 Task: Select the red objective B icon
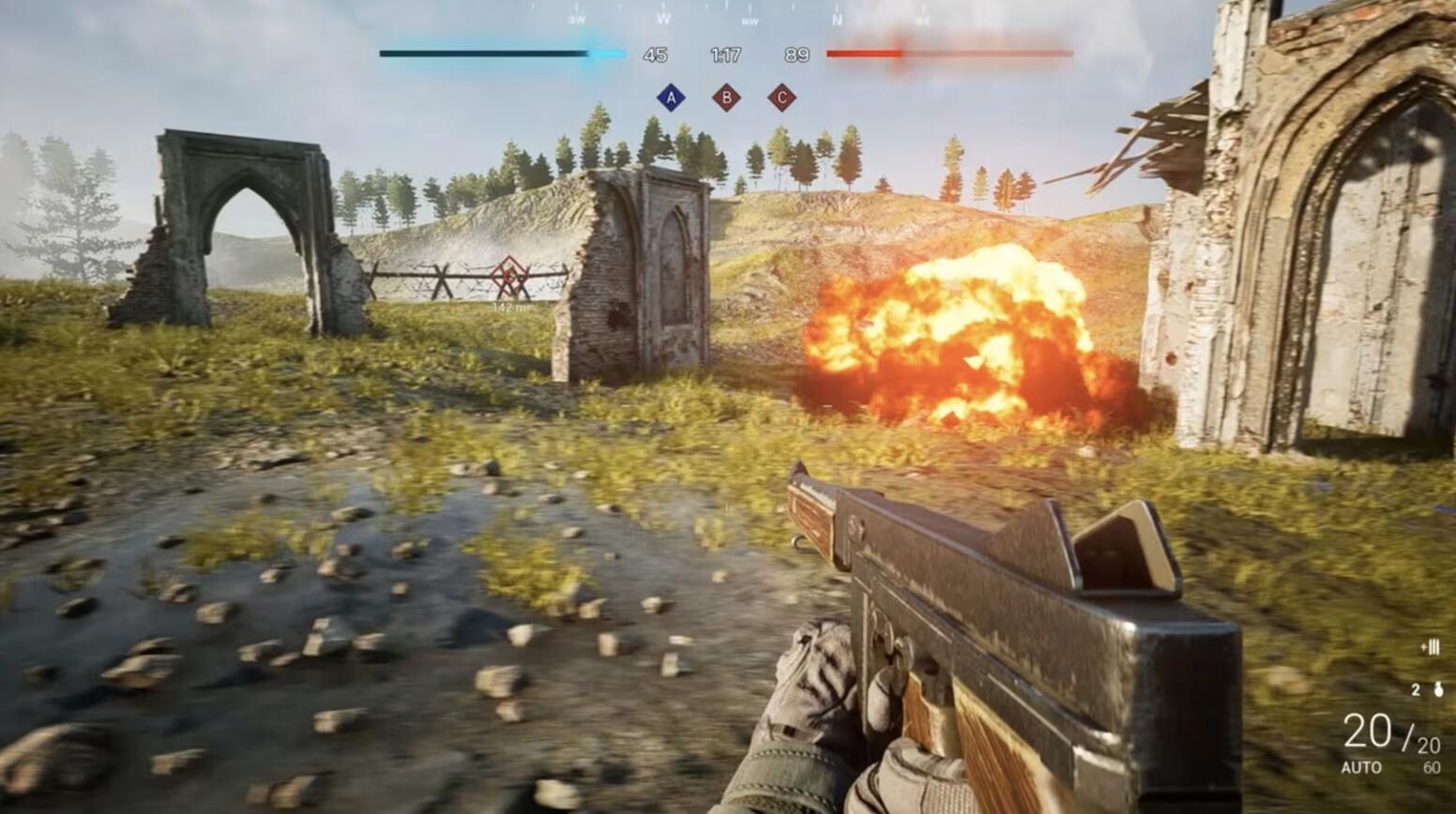tap(726, 98)
